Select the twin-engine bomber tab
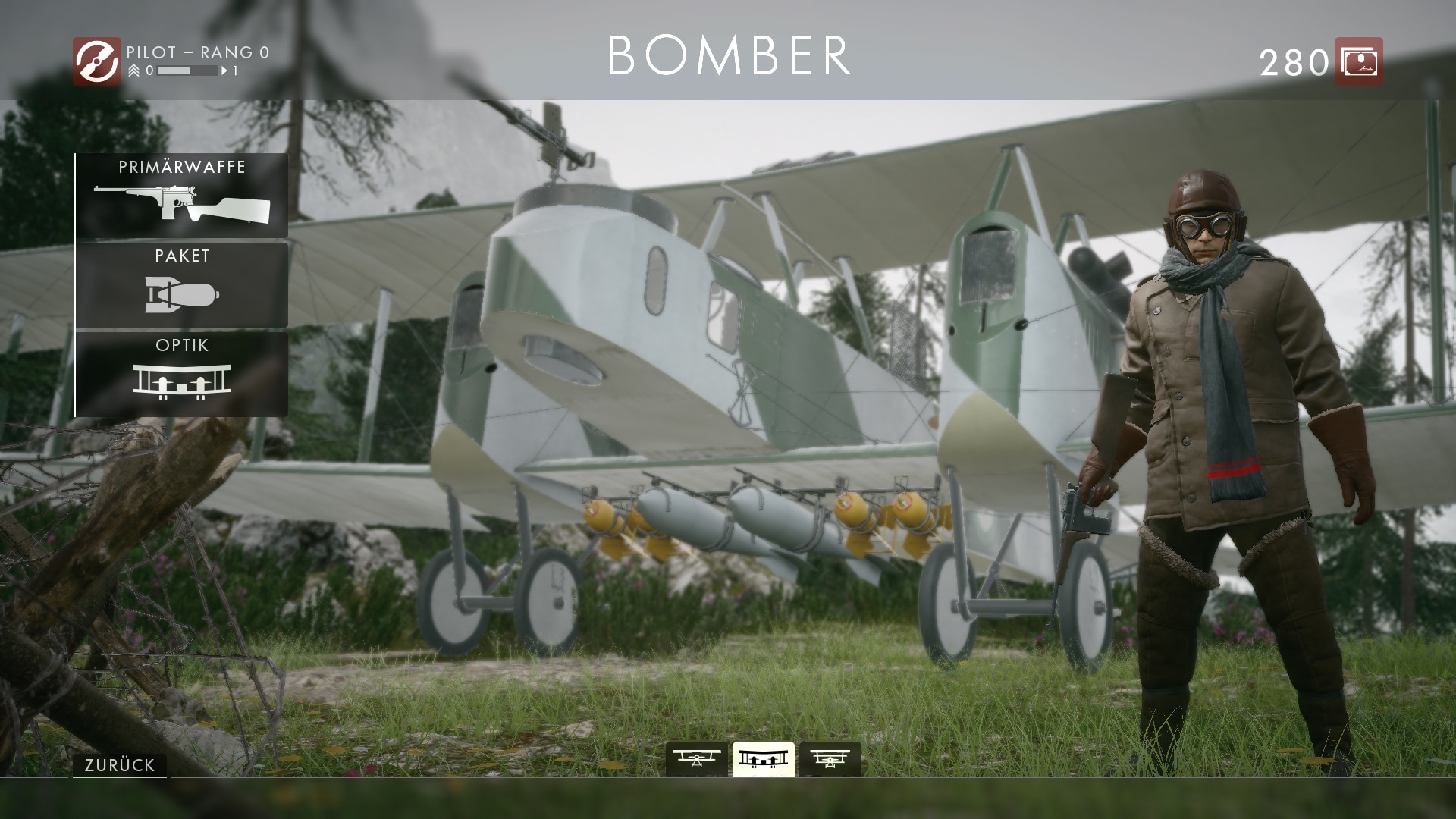The image size is (1456, 819). (763, 758)
